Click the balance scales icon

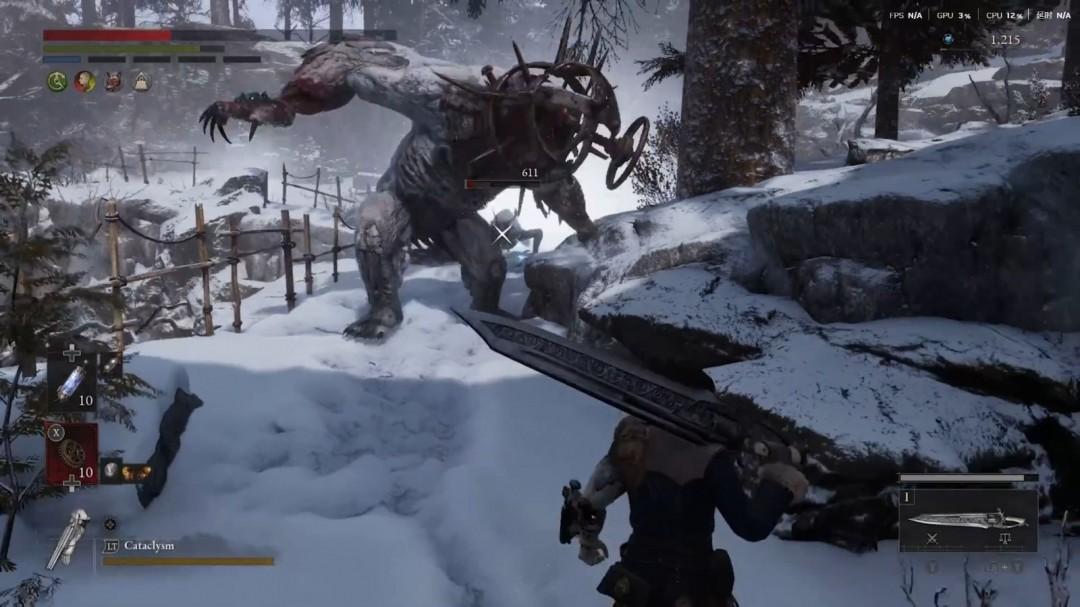click(1005, 538)
